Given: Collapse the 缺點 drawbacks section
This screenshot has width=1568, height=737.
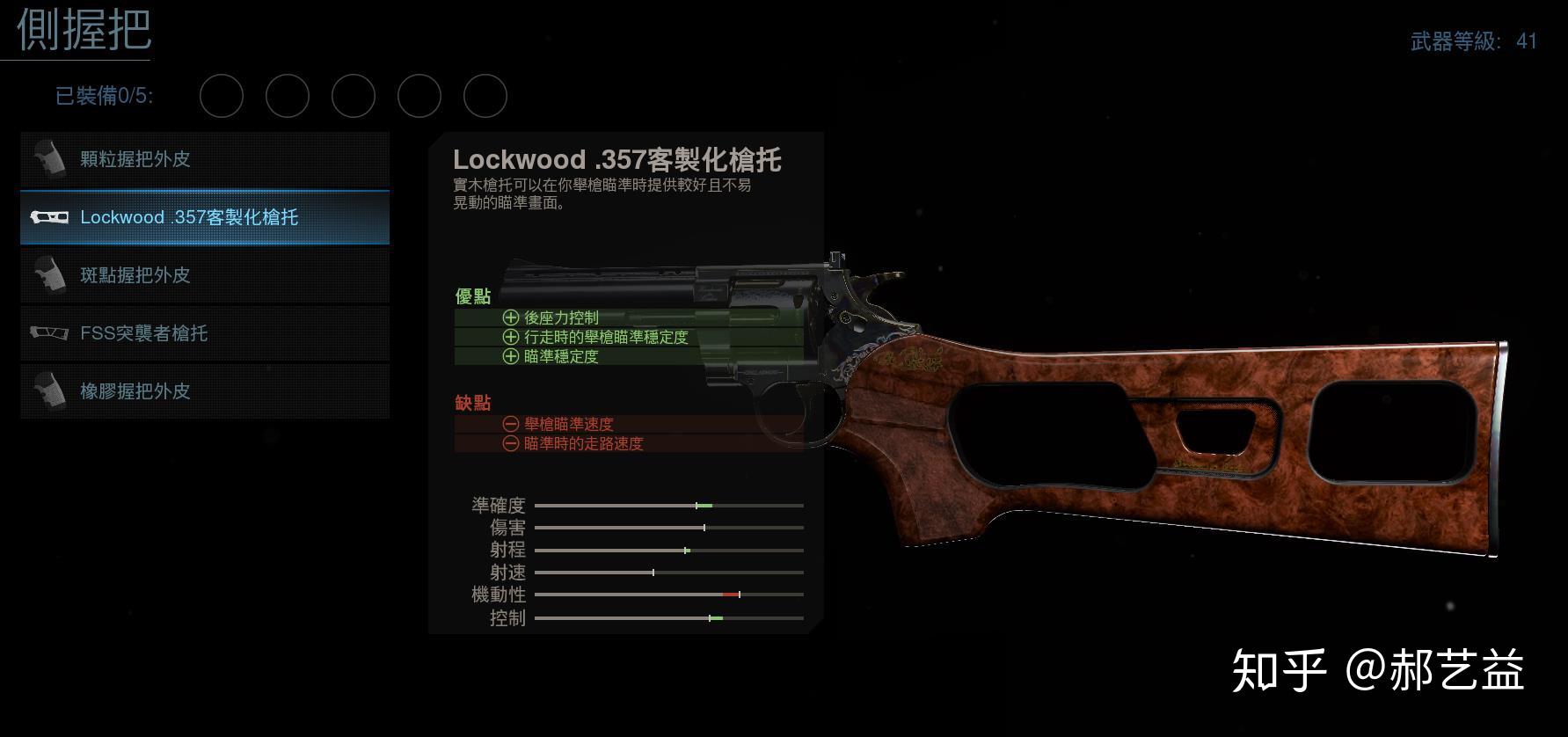Looking at the screenshot, I should (x=471, y=402).
